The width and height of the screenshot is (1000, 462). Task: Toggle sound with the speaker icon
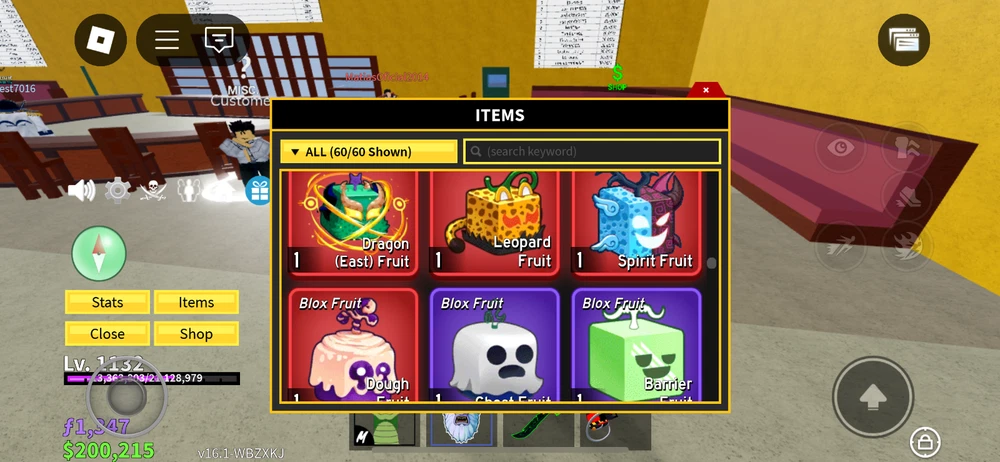[x=81, y=190]
